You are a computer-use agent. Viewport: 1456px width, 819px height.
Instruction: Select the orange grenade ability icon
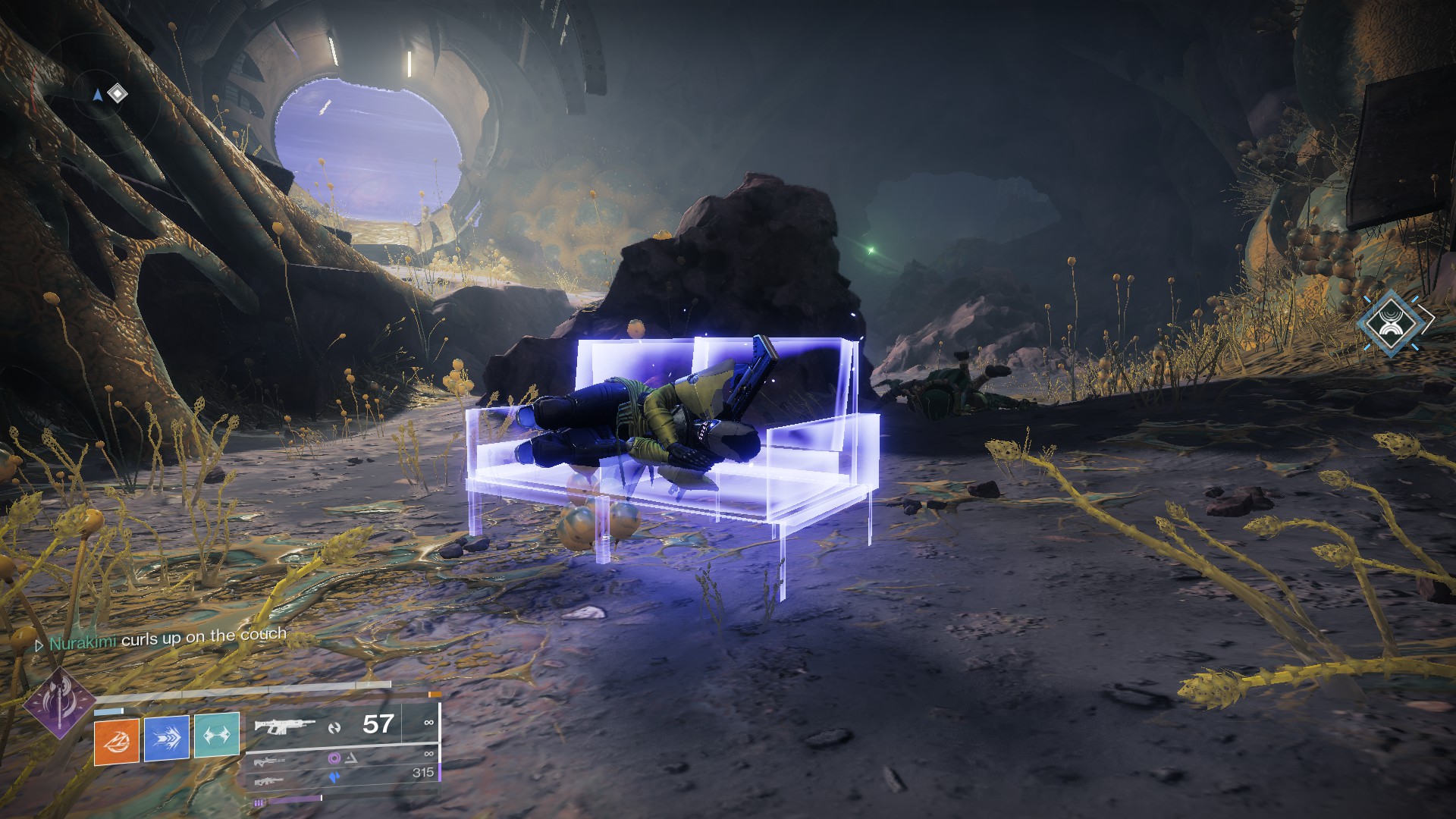tap(117, 738)
